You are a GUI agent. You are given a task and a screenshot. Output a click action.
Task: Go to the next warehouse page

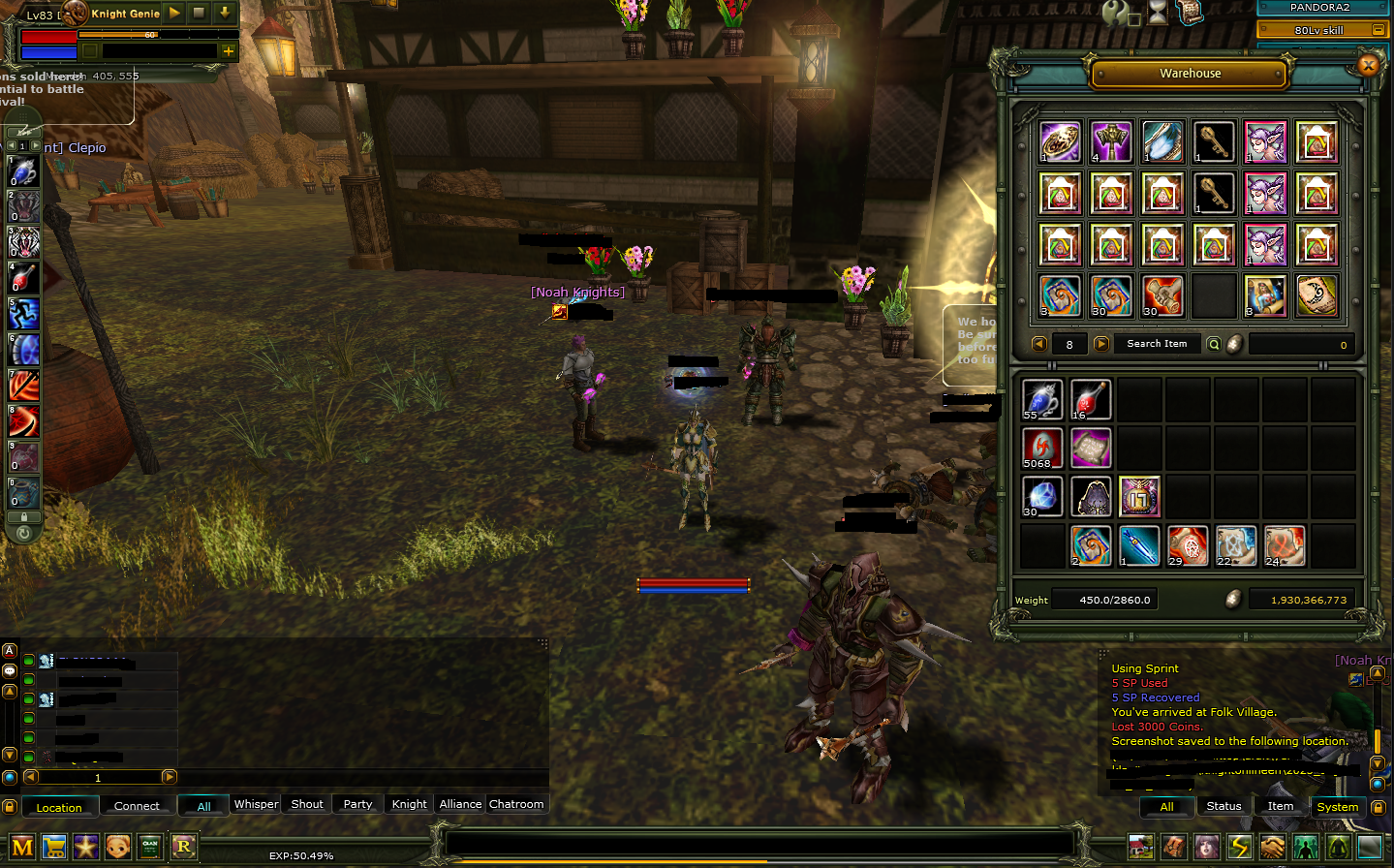pos(1101,344)
